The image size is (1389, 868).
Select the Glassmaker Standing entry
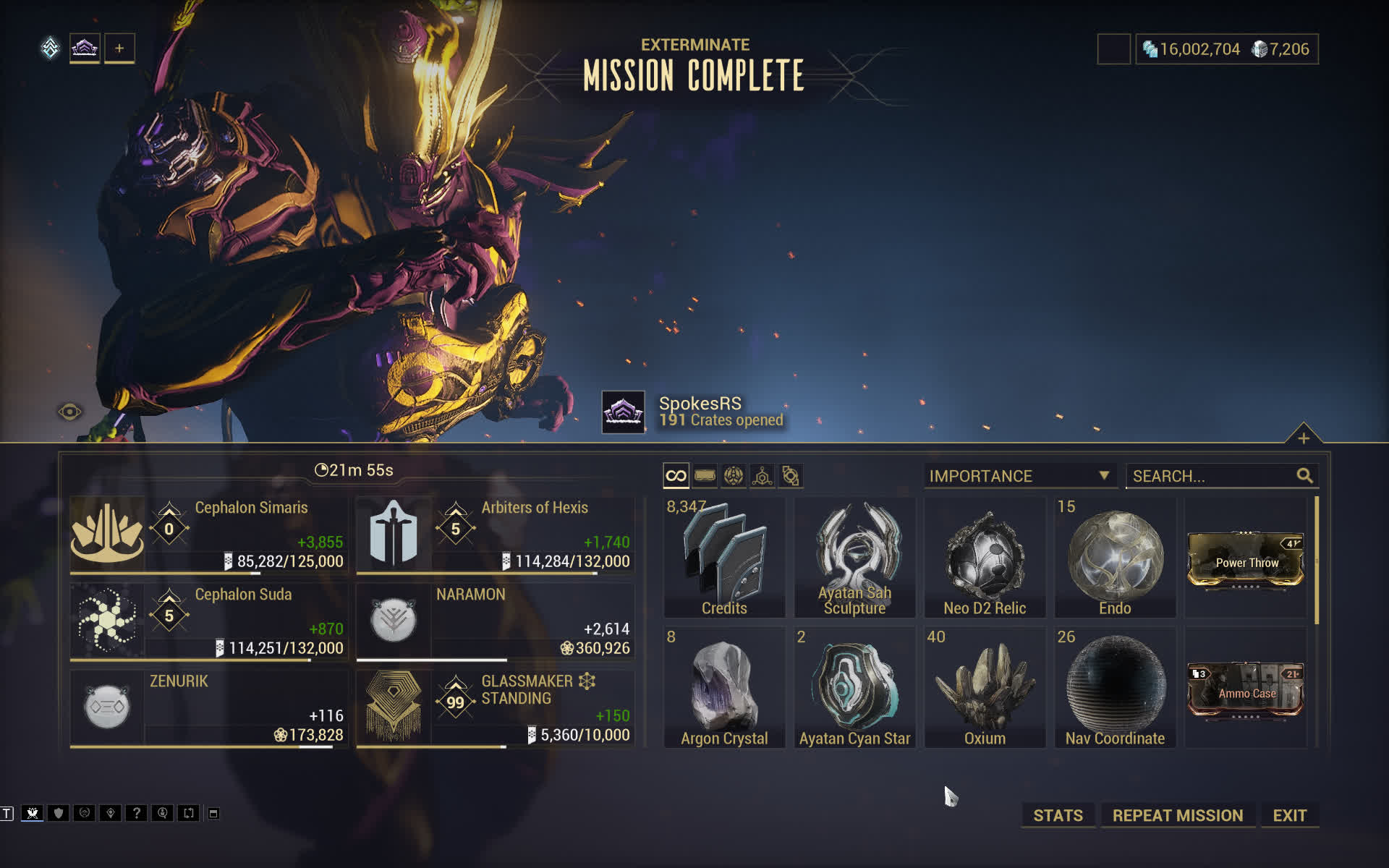pyautogui.click(x=495, y=707)
